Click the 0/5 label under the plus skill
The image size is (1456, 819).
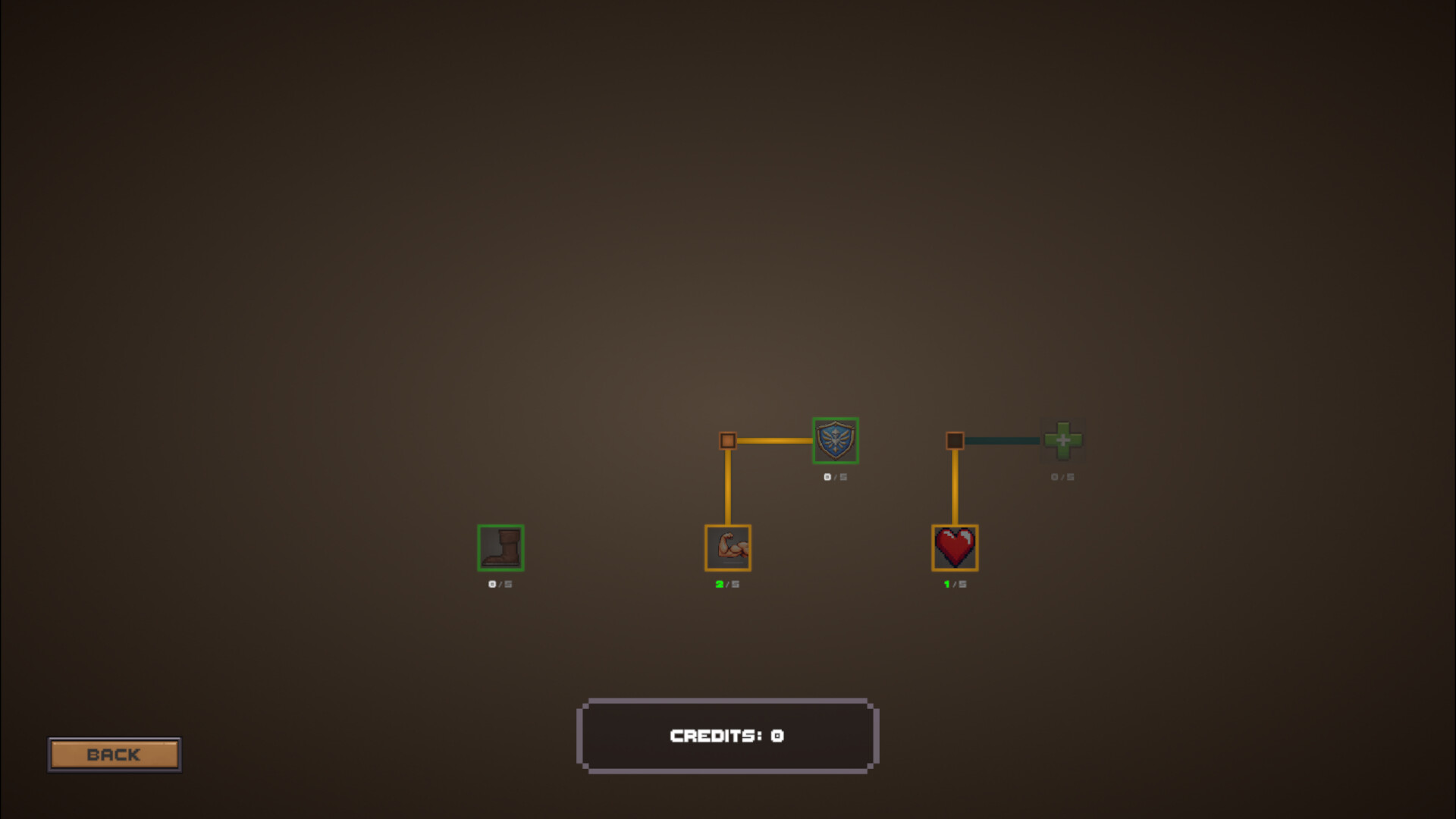tap(1063, 478)
